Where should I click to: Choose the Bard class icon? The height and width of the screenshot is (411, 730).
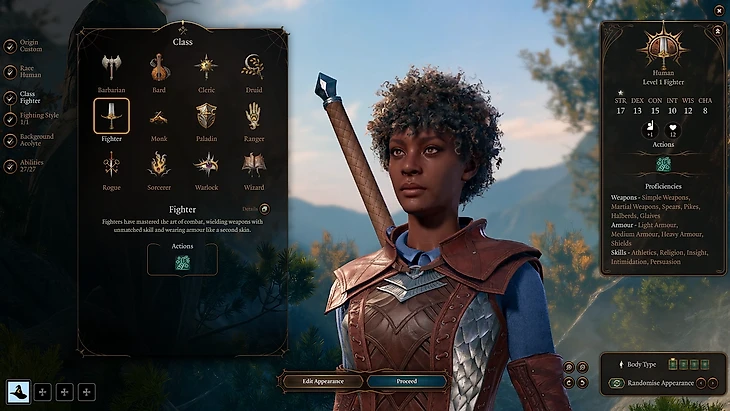click(x=158, y=68)
